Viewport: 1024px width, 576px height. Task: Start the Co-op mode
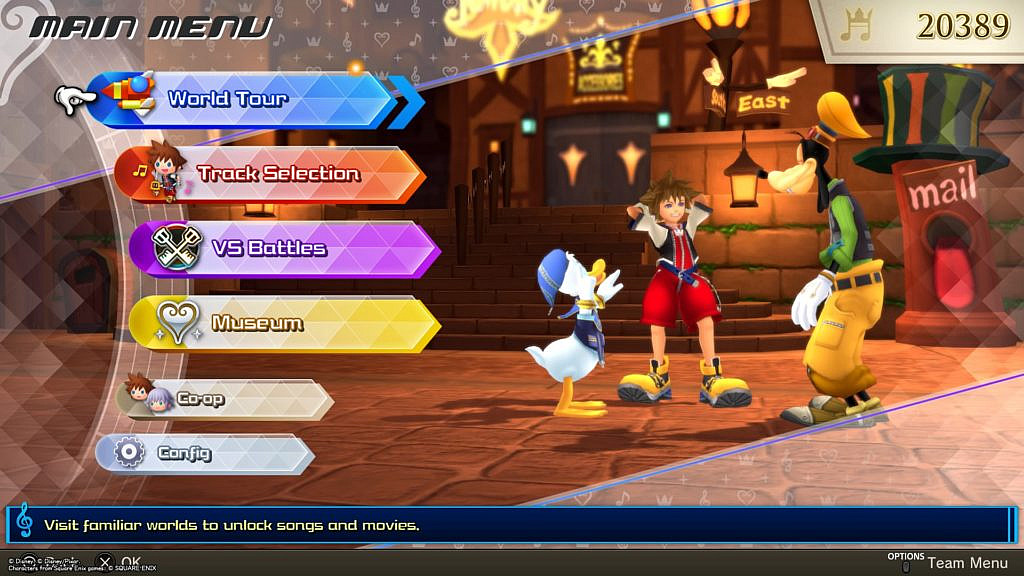[225, 399]
